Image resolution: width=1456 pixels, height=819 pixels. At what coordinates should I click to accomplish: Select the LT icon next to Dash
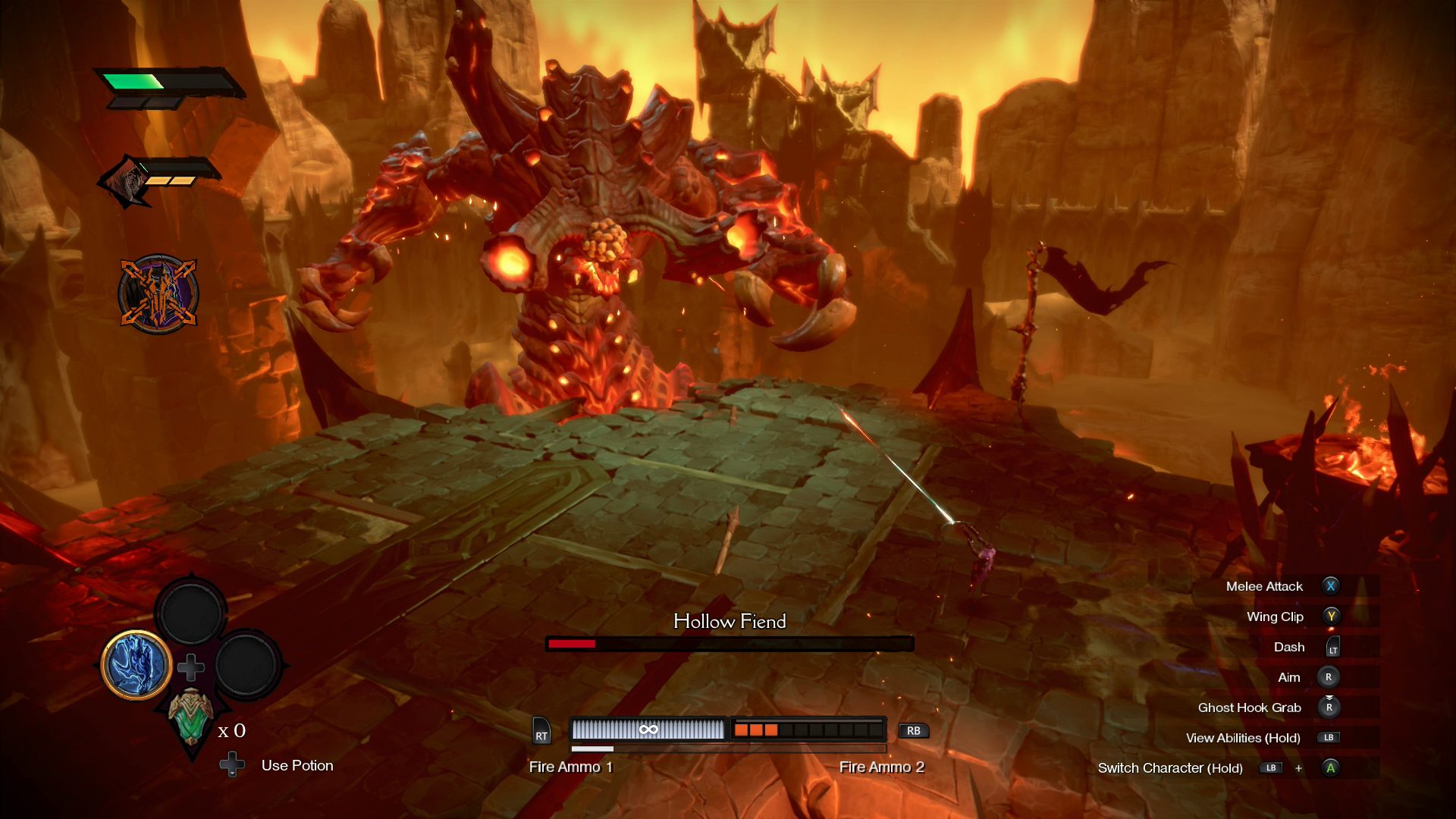pyautogui.click(x=1332, y=646)
